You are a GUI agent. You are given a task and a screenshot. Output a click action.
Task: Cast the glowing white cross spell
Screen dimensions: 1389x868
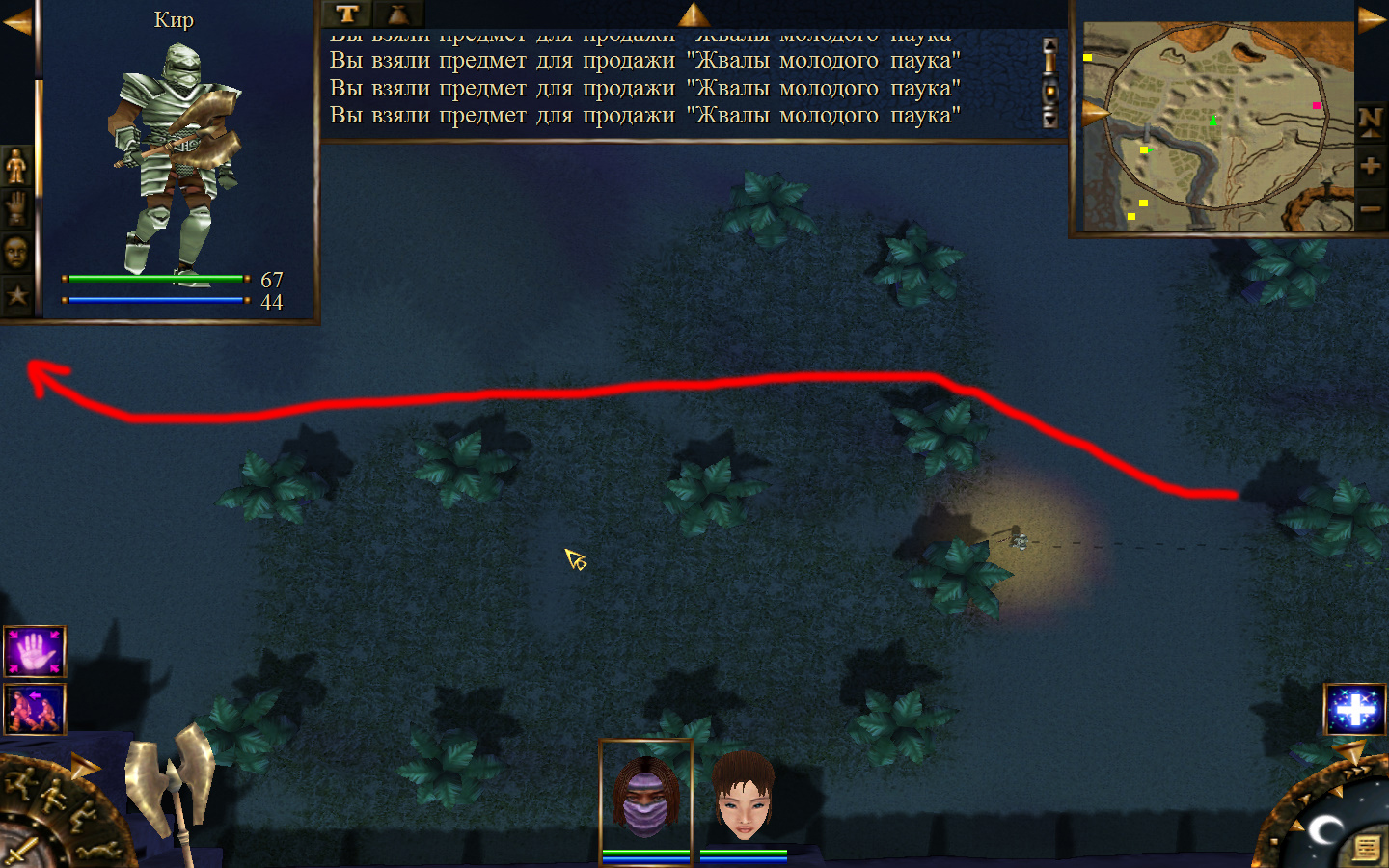click(x=1354, y=709)
